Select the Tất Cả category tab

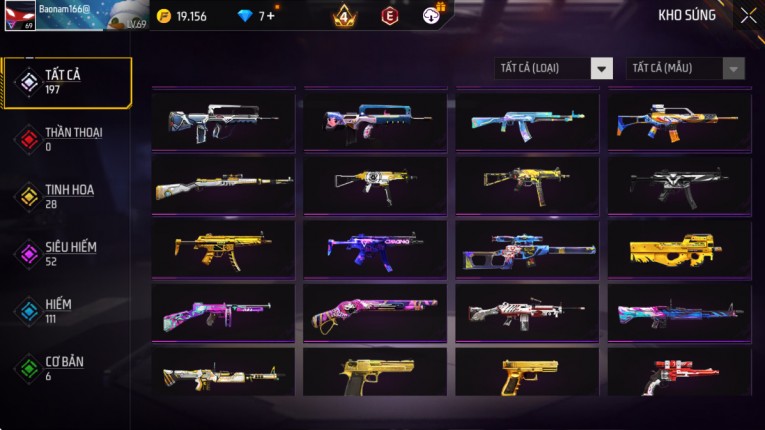(x=67, y=83)
